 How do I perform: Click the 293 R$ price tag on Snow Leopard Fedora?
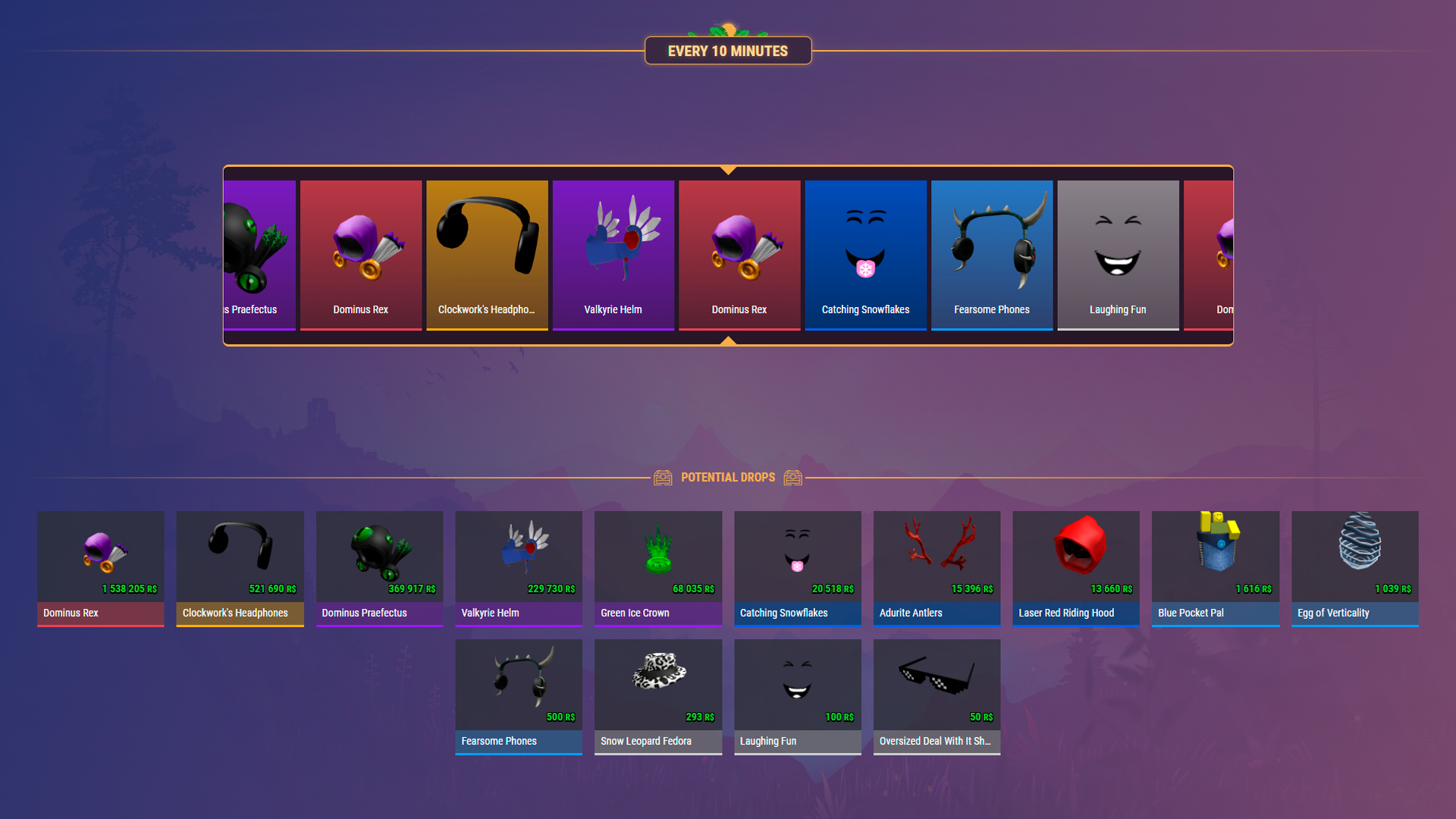699,716
